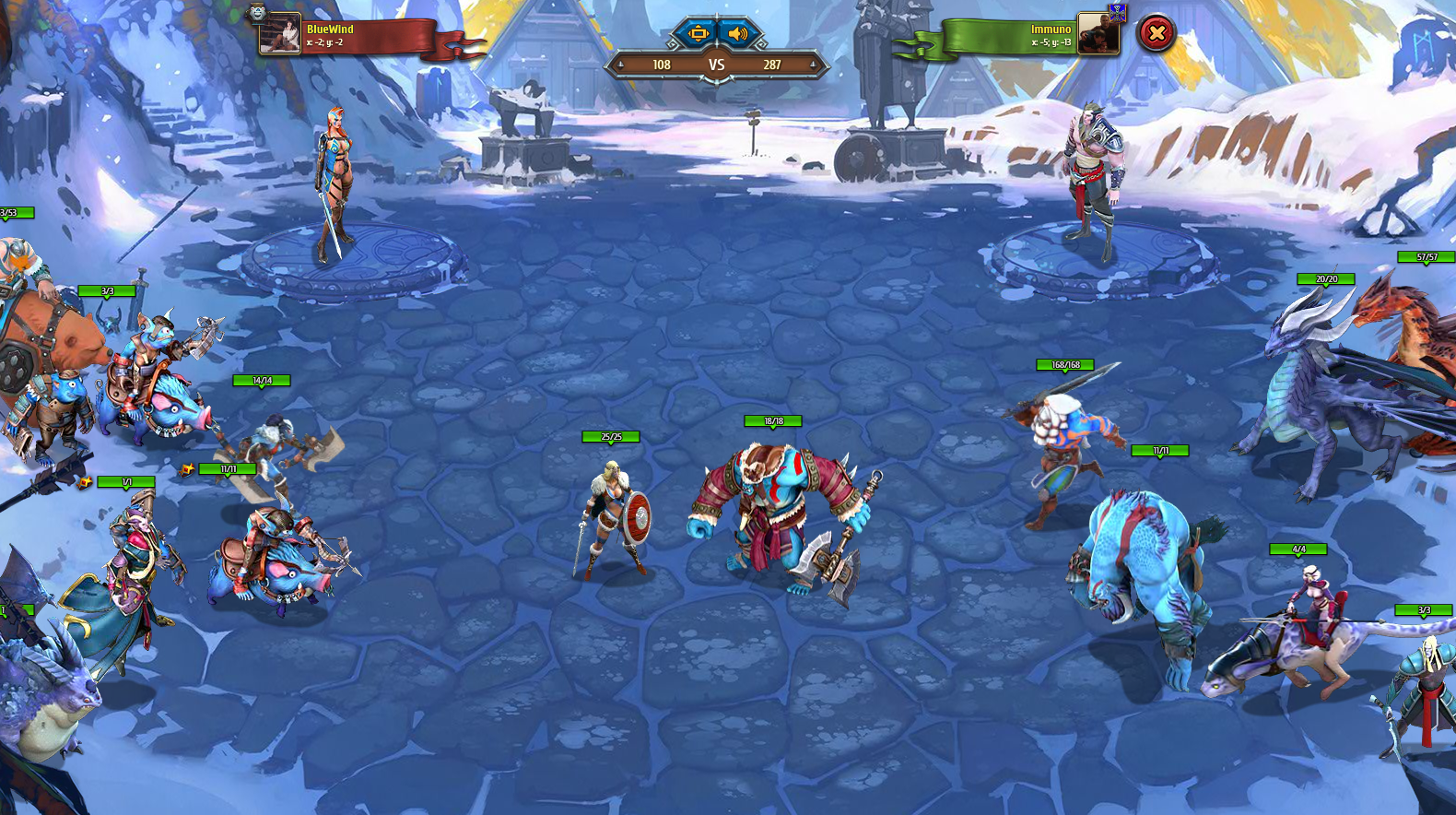Screen dimensions: 1456x815
Task: Collapse the VS score banner
Action: [716, 65]
